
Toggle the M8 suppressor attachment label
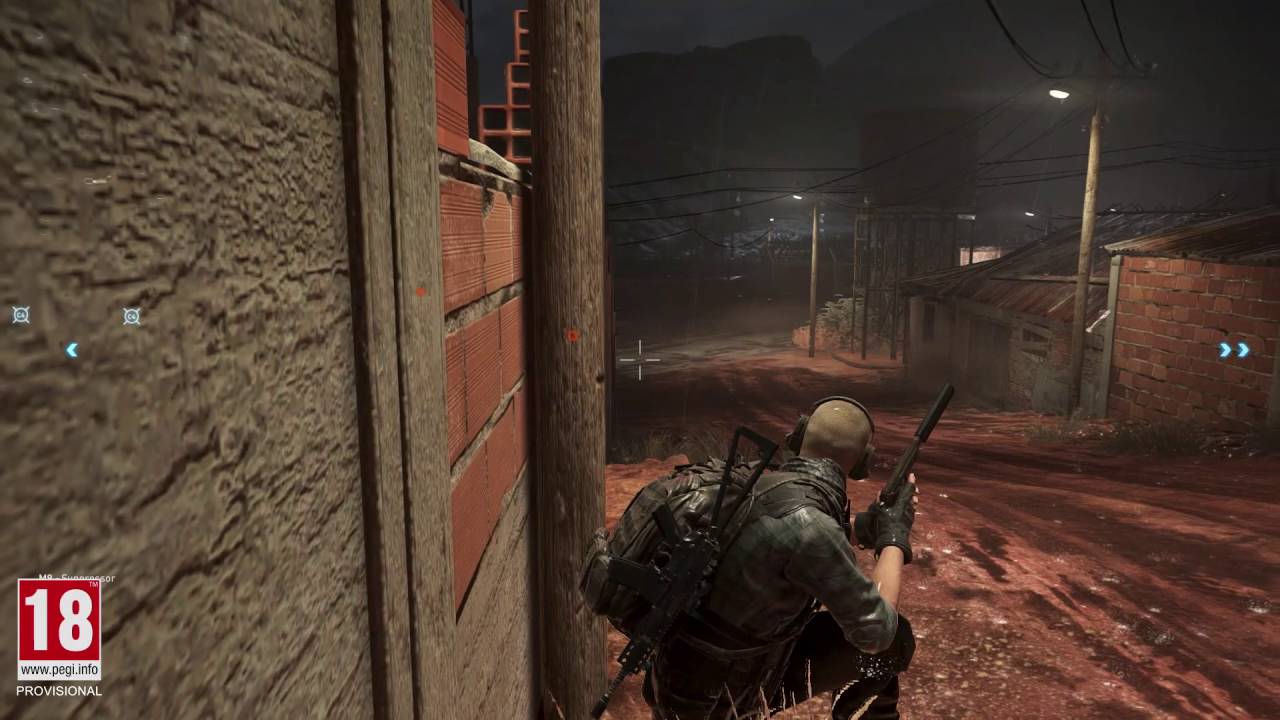(78, 577)
